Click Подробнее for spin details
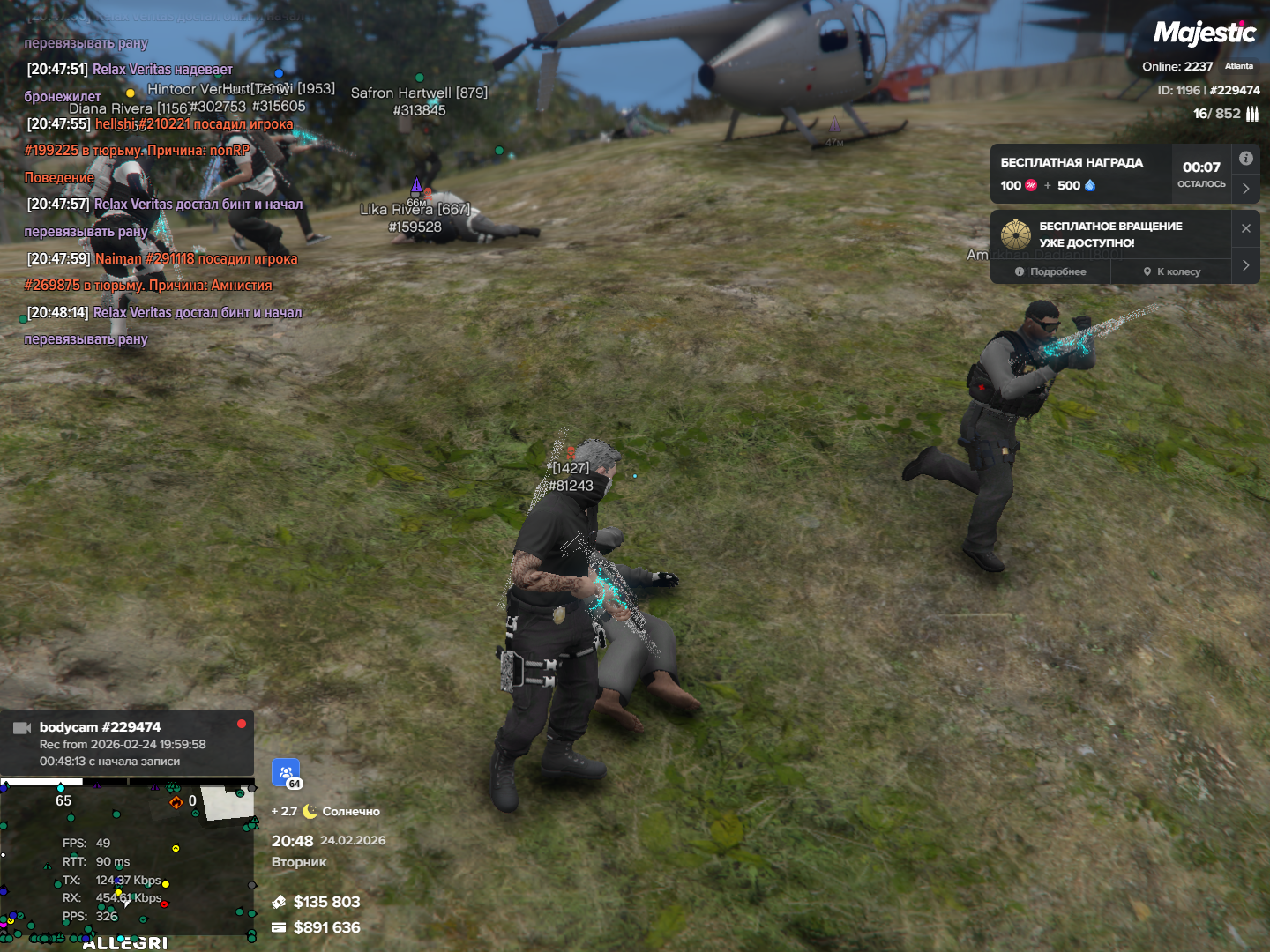 tap(1050, 271)
